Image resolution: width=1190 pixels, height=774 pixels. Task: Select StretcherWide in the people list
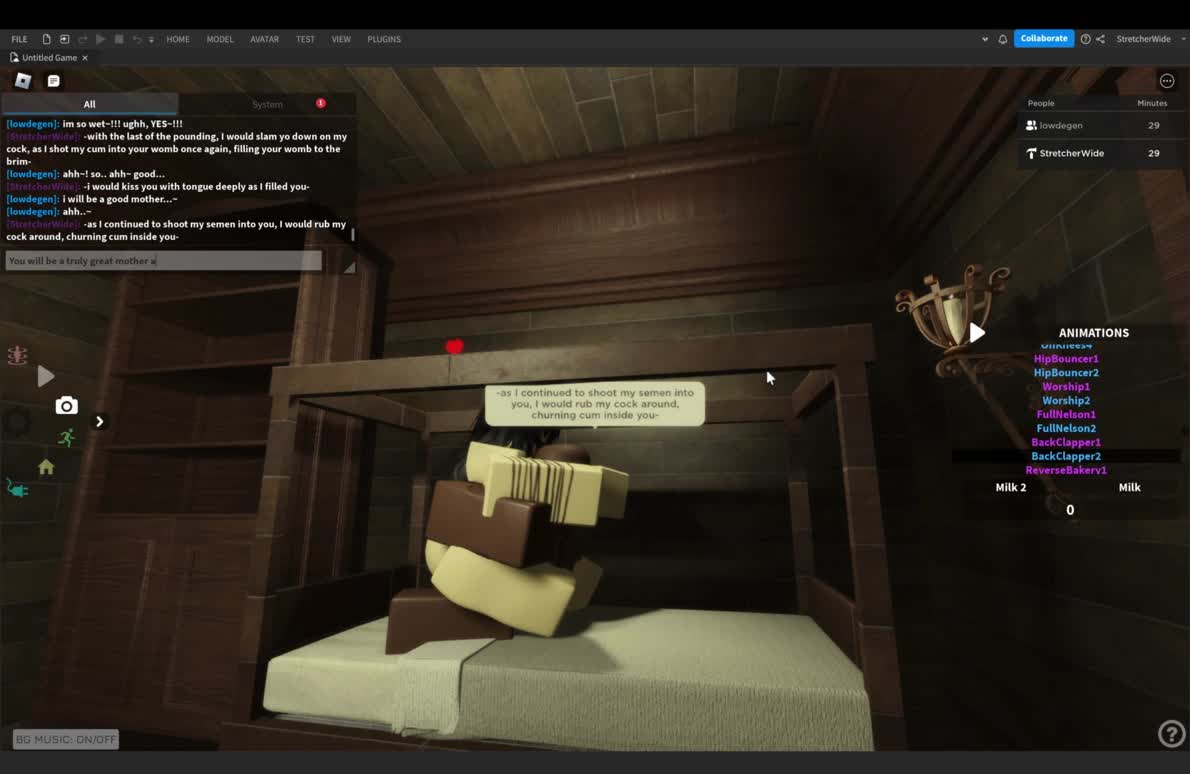pos(1071,153)
